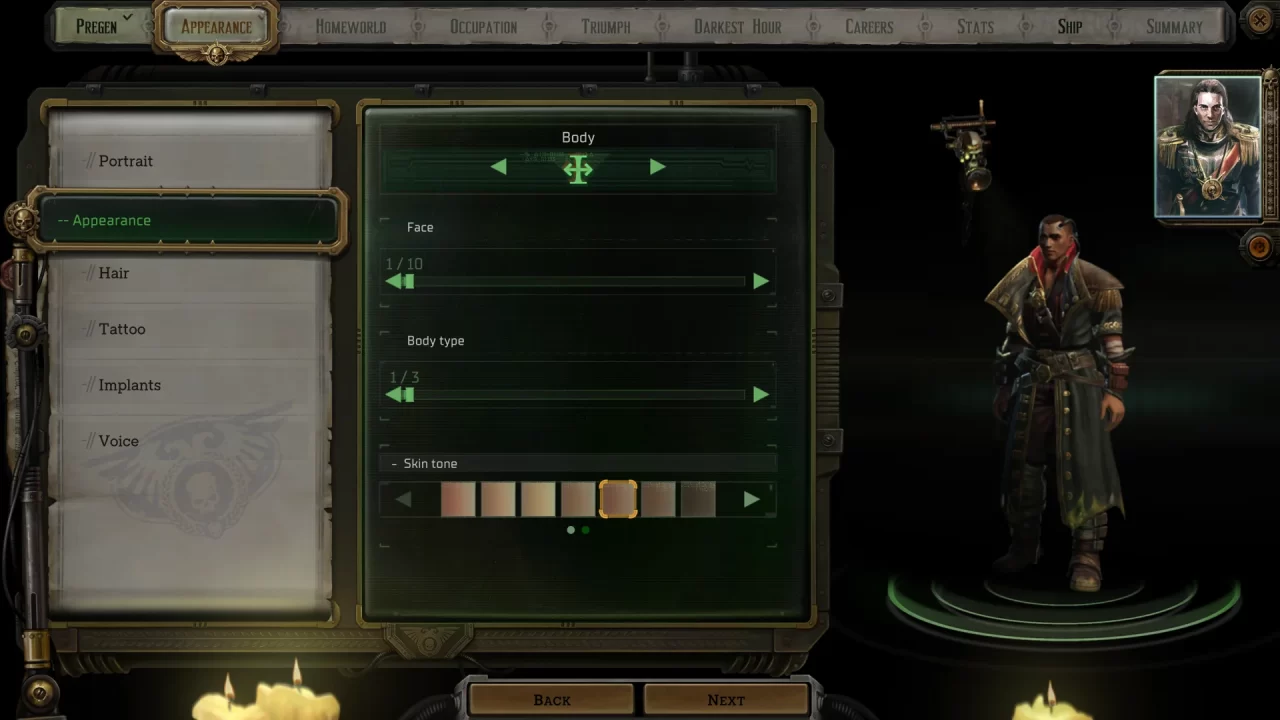Click the character portrait thumbnail in the top right
The height and width of the screenshot is (720, 1280).
(1208, 146)
